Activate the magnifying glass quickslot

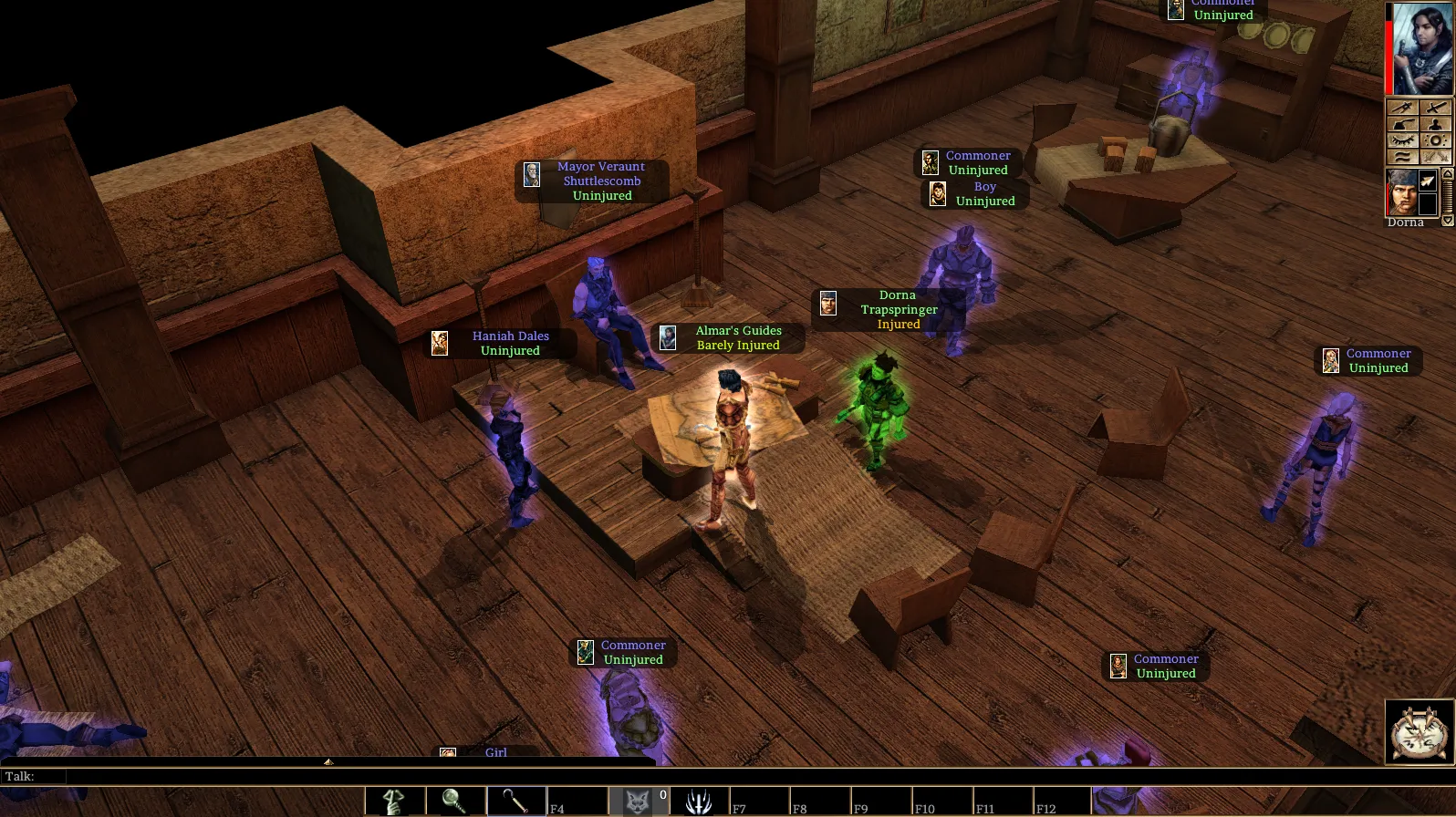[x=455, y=801]
